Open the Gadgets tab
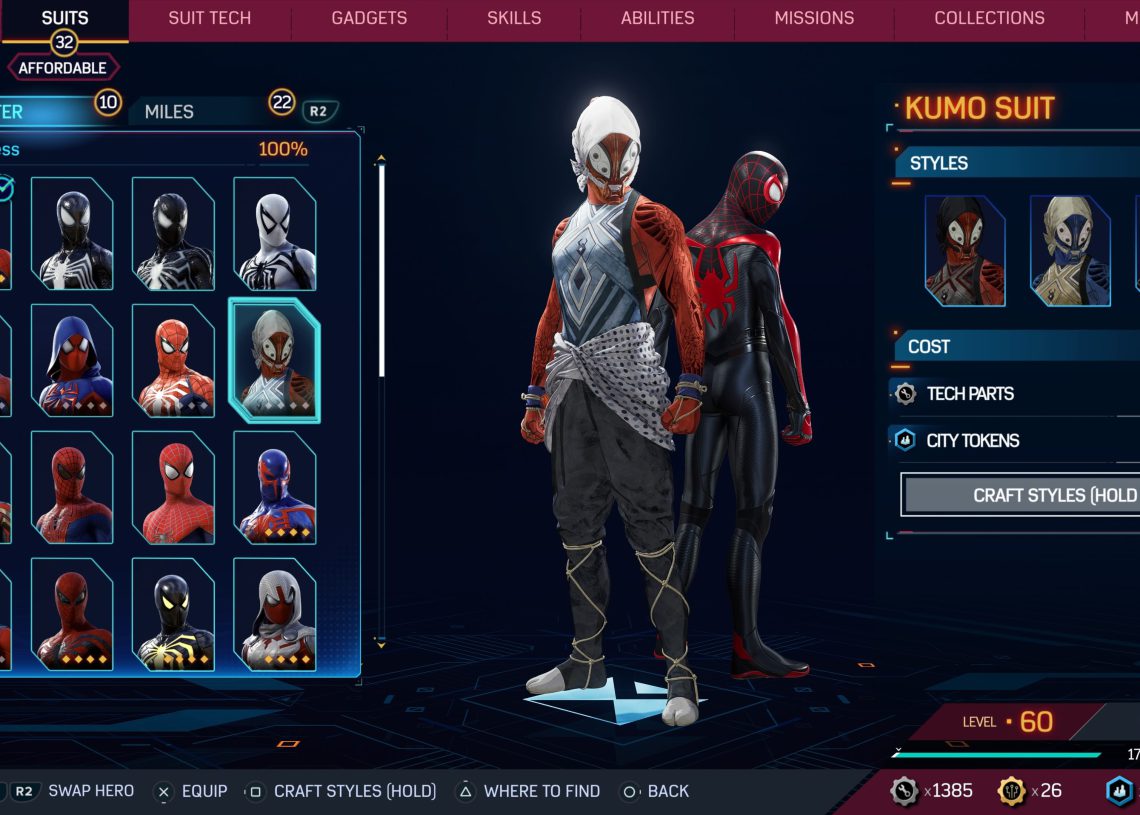The width and height of the screenshot is (1140, 815). (x=369, y=18)
